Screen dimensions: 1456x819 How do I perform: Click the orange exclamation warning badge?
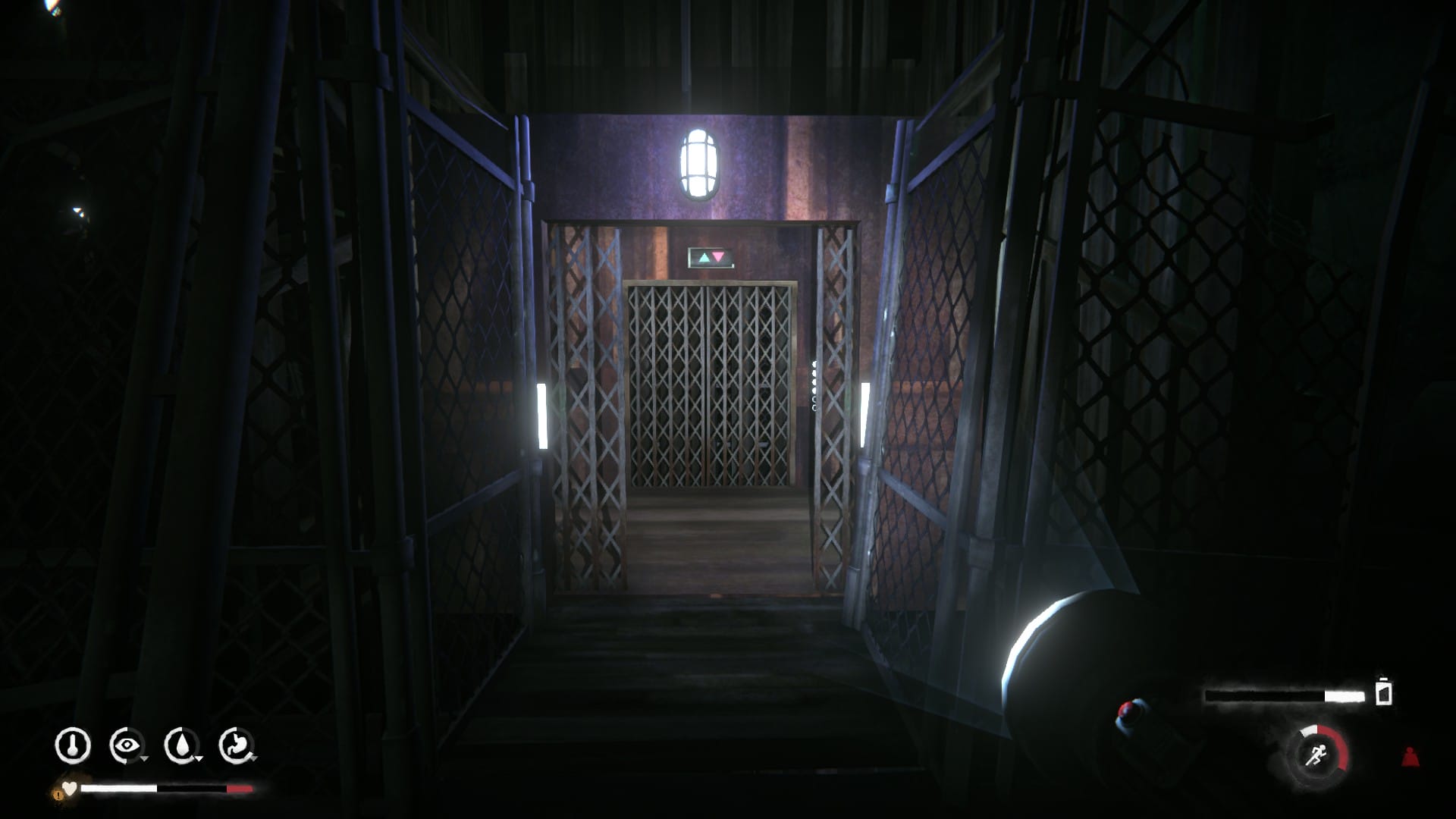click(58, 794)
